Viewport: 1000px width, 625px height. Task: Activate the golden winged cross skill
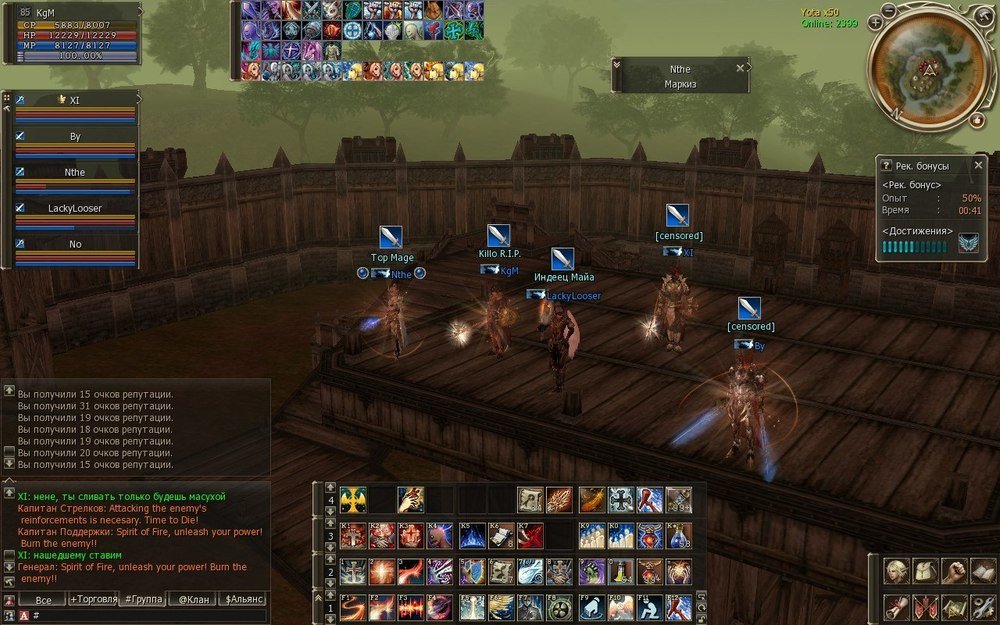(353, 499)
